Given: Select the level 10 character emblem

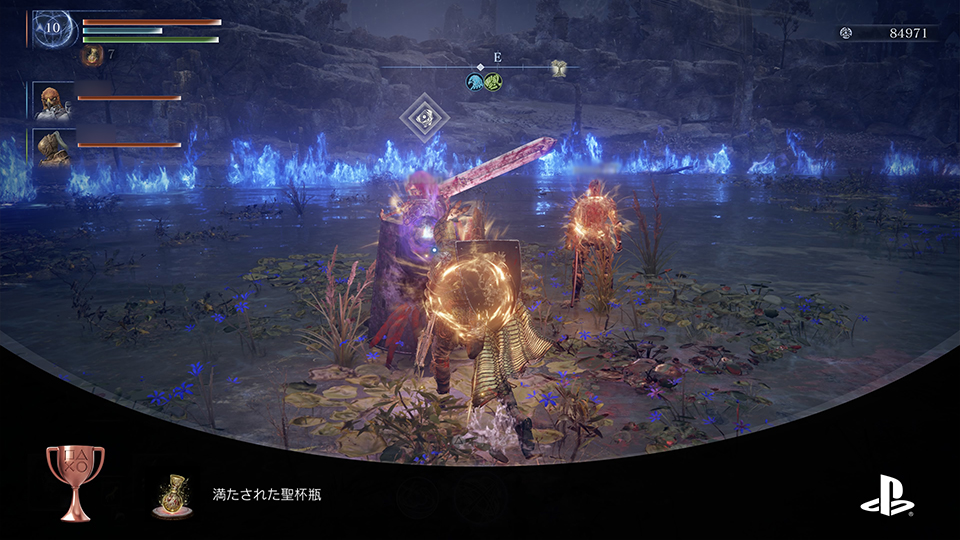Looking at the screenshot, I should pyautogui.click(x=54, y=28).
